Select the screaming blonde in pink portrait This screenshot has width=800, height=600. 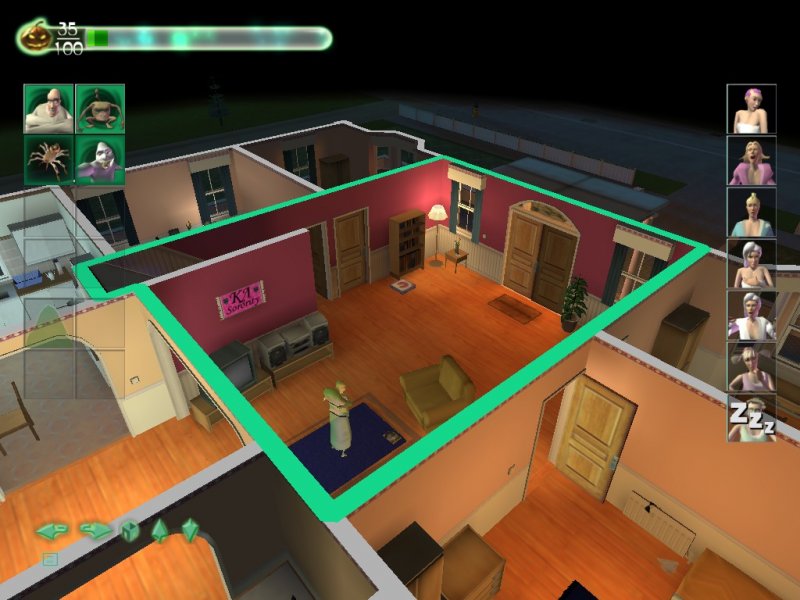pyautogui.click(x=751, y=161)
